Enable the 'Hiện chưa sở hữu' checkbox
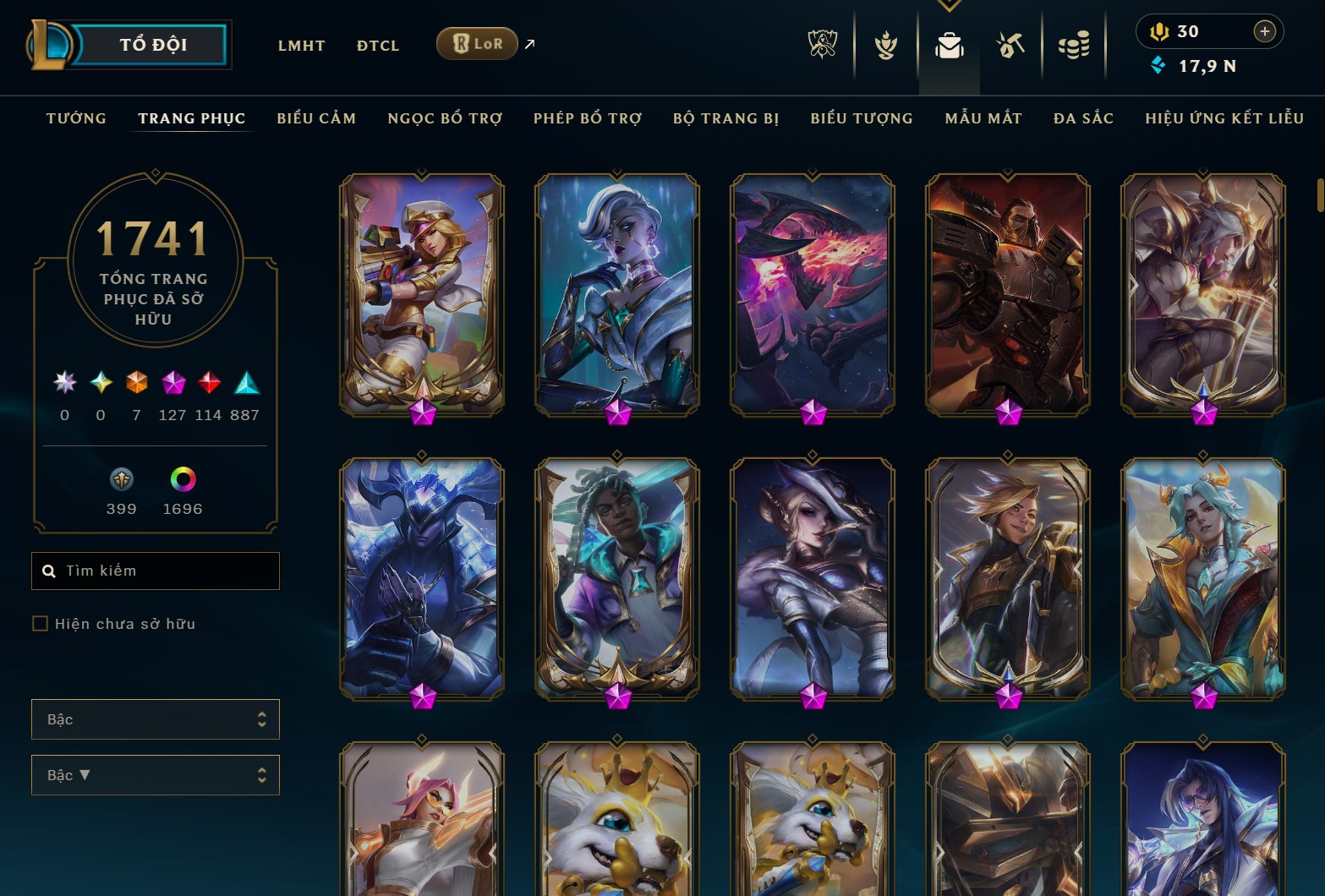Viewport: 1325px width, 896px height. 40,623
